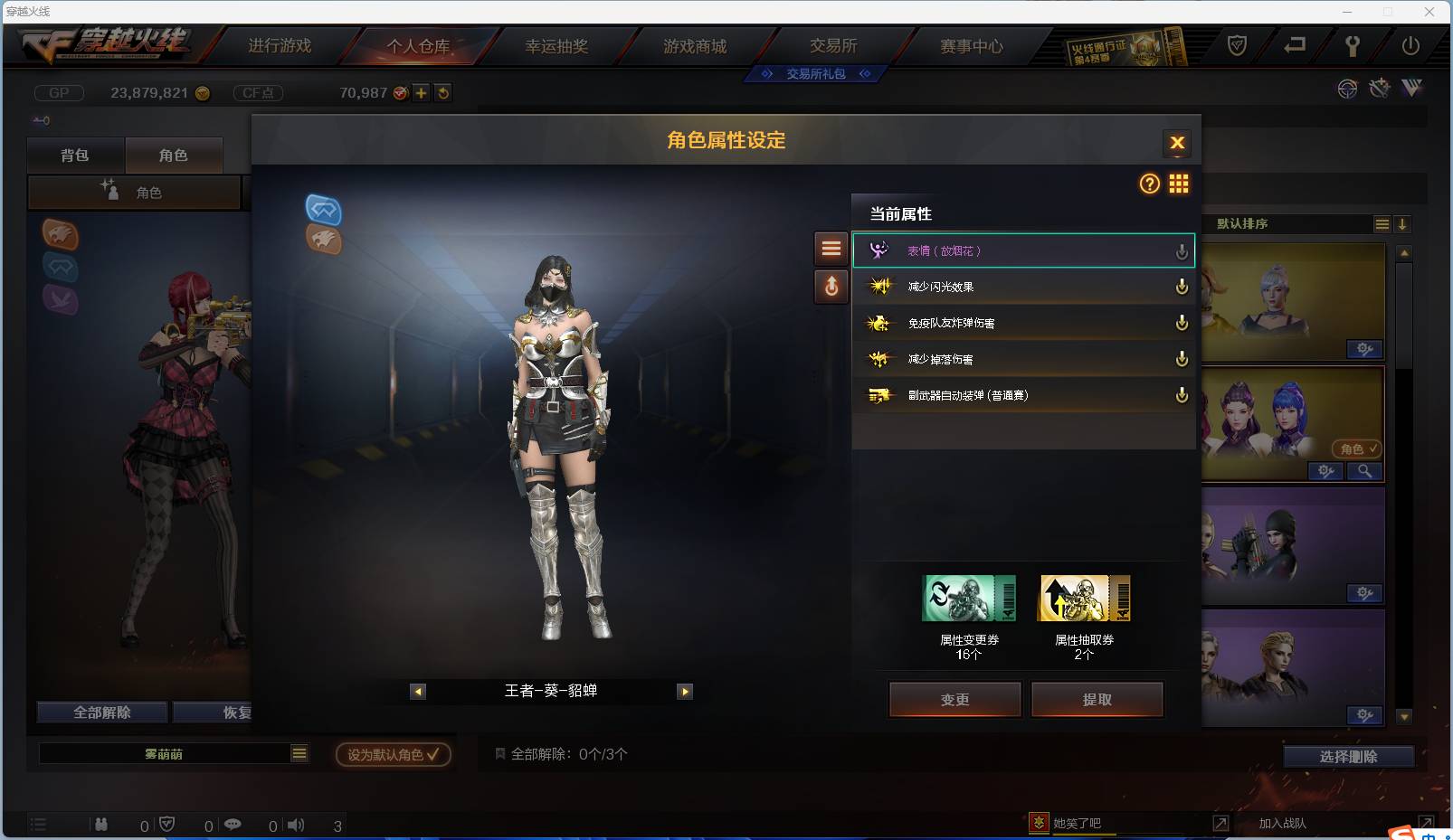The width and height of the screenshot is (1453, 840).
Task: Select the crosshair icon in the top-right toolbar
Action: [x=1347, y=89]
